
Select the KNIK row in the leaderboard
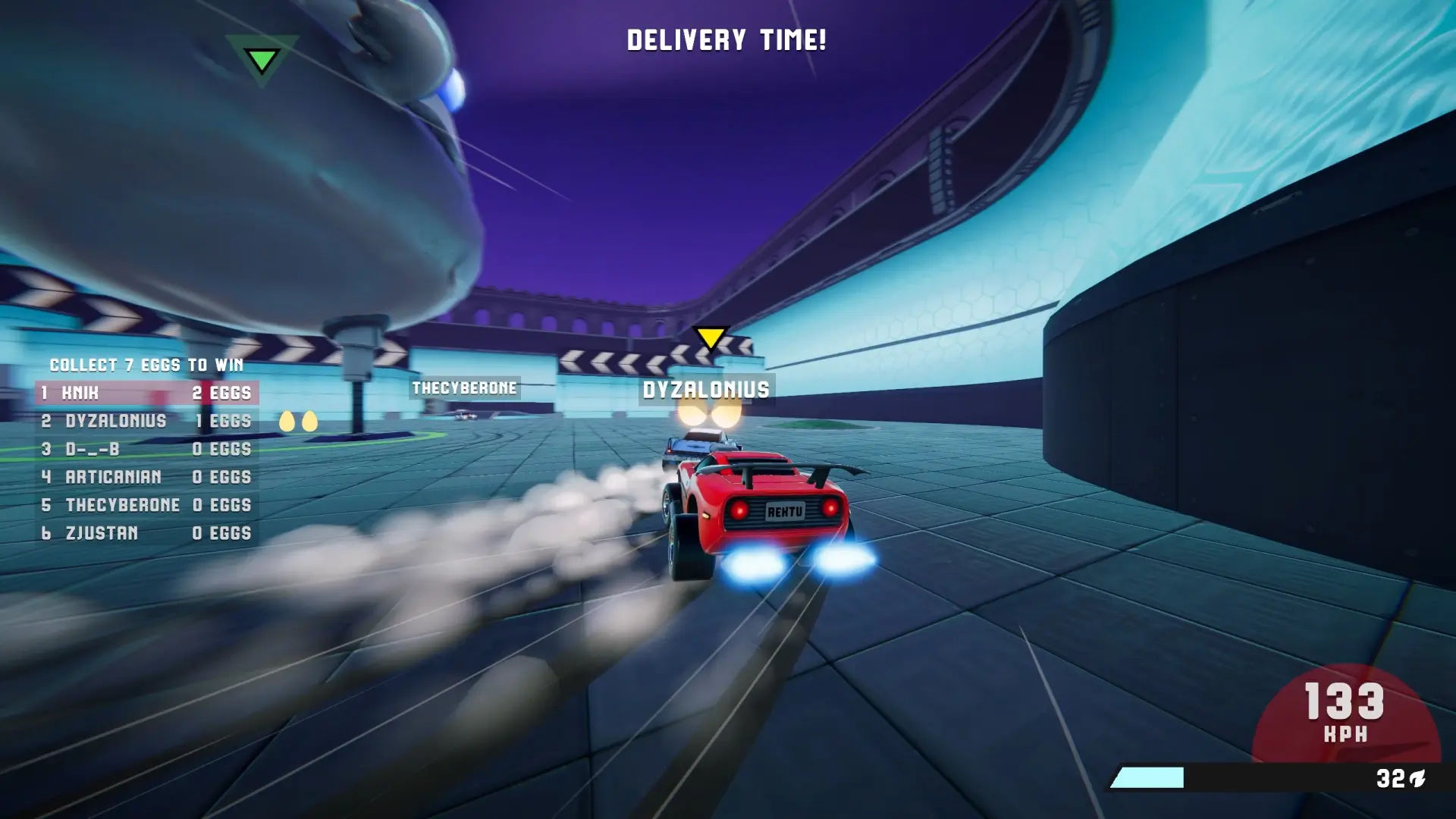146,393
